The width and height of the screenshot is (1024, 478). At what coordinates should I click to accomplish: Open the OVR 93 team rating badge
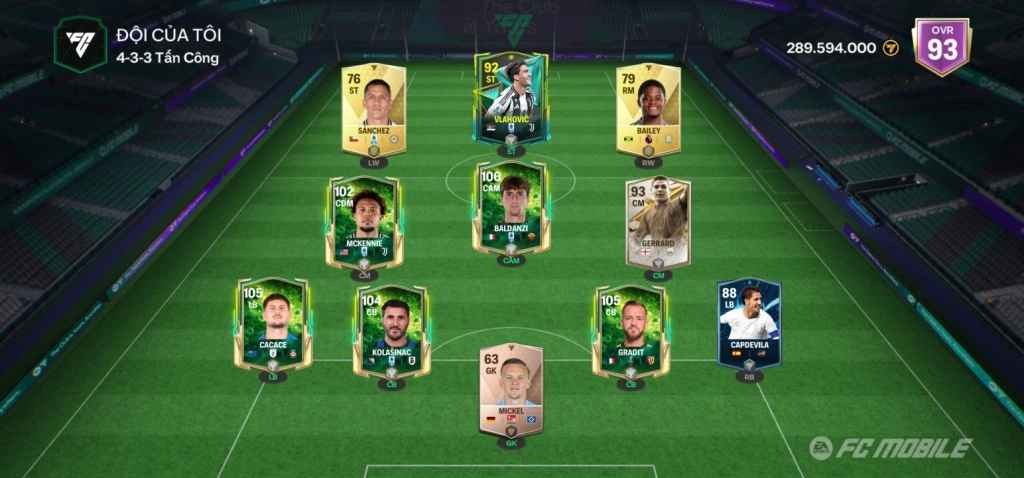pyautogui.click(x=942, y=46)
